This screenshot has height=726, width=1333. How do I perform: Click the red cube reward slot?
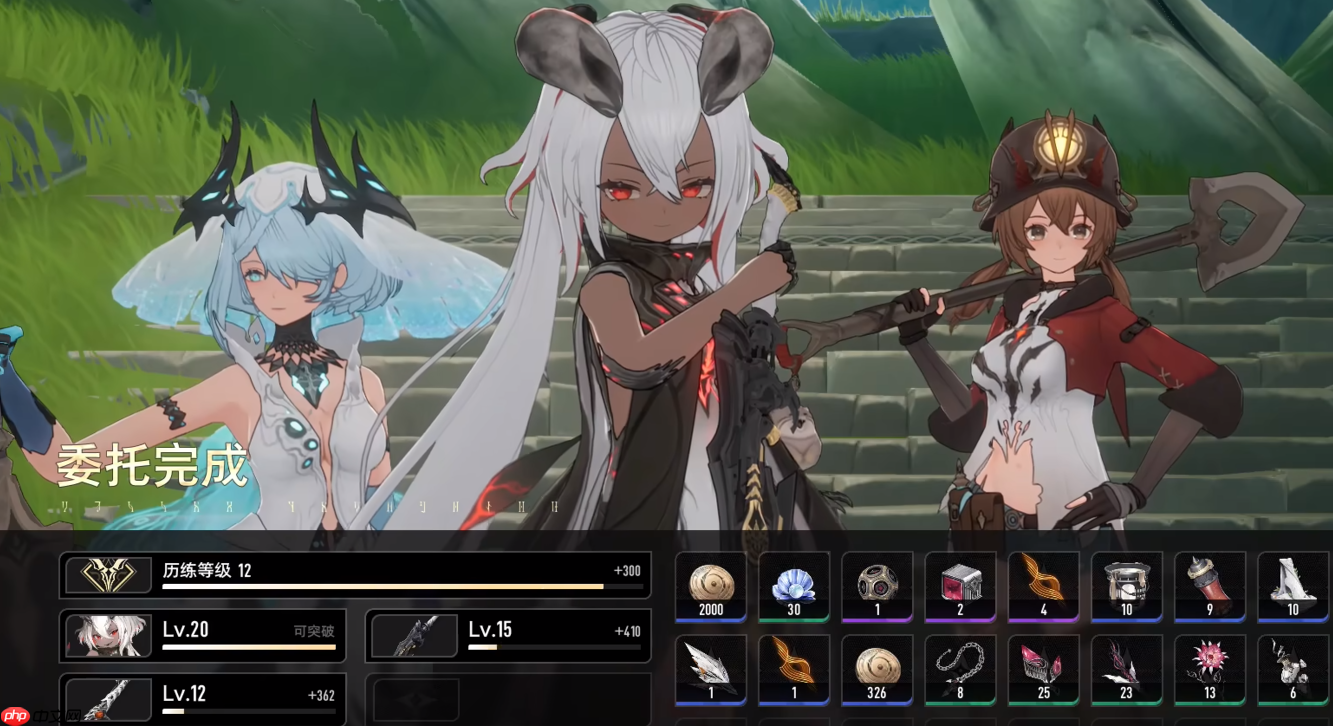click(960, 586)
